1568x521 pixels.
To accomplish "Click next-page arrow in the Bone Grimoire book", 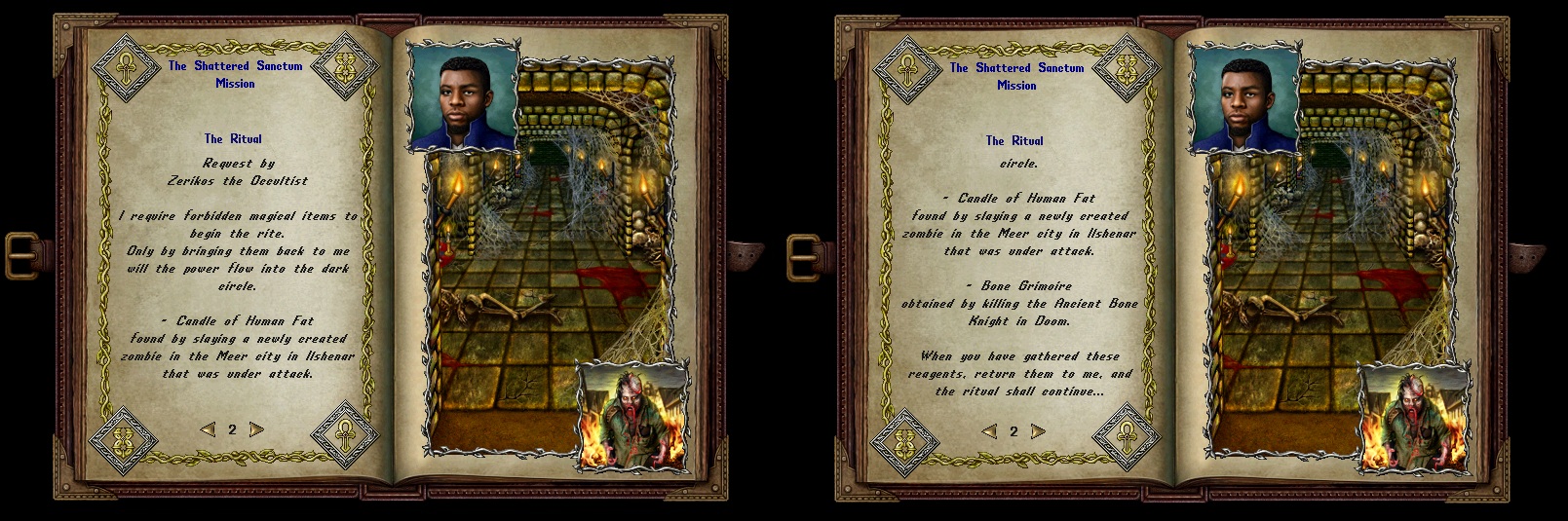I will (x=1038, y=431).
